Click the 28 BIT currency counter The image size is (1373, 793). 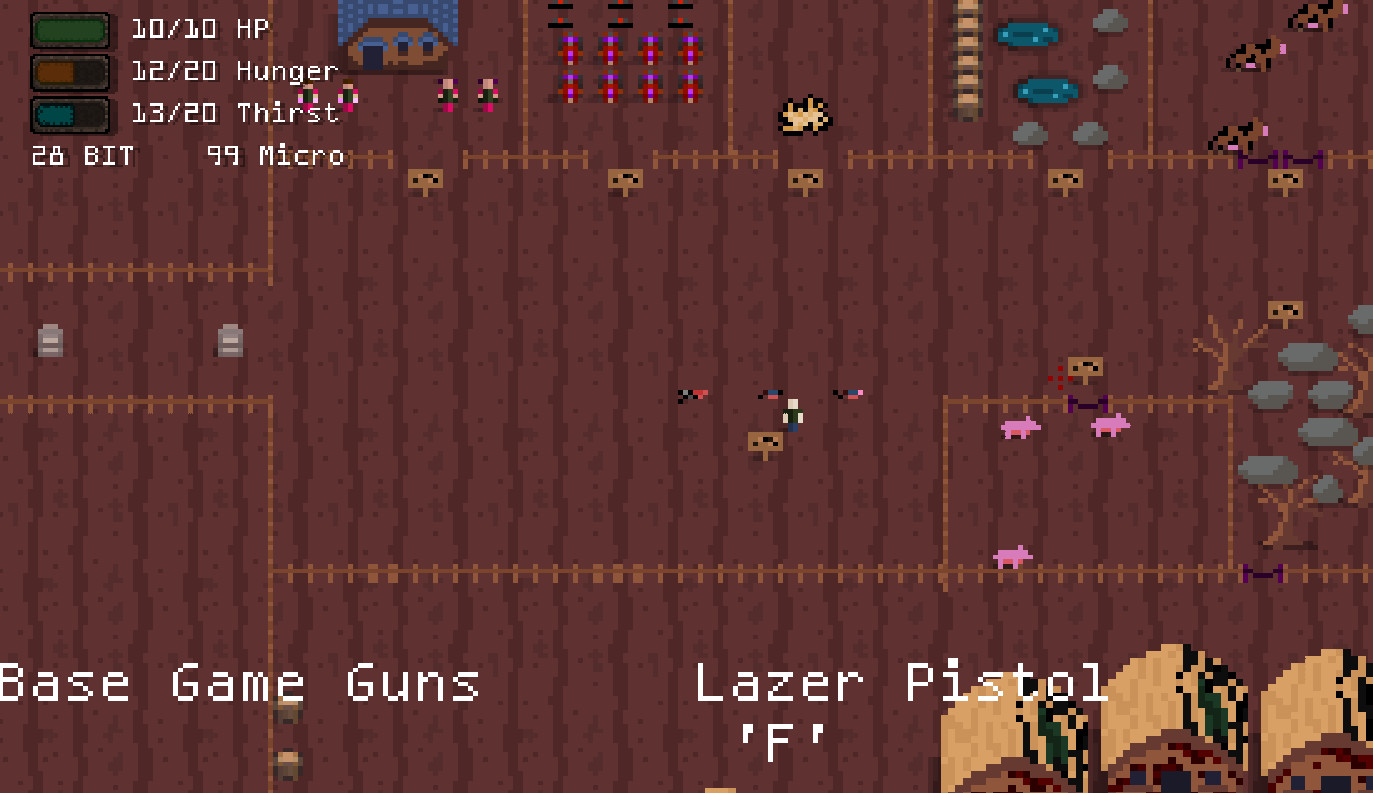[x=82, y=156]
